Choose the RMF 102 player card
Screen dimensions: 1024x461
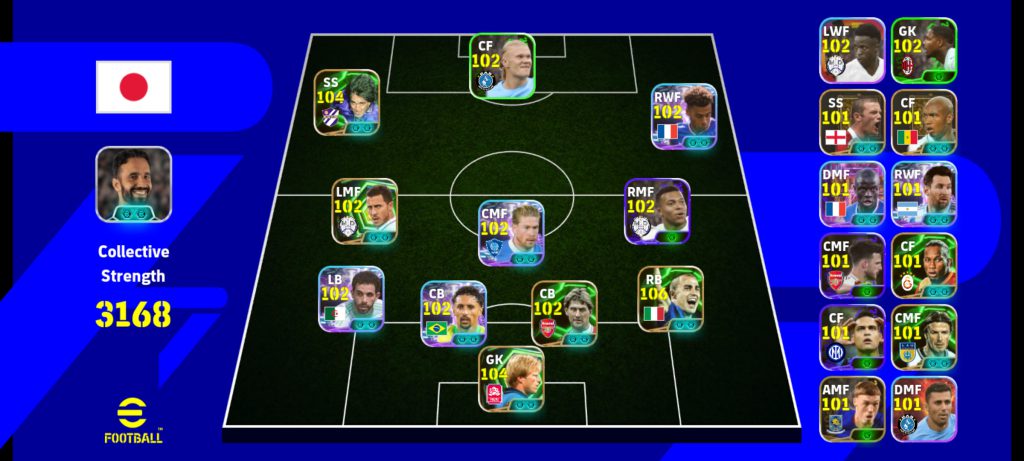click(x=657, y=212)
